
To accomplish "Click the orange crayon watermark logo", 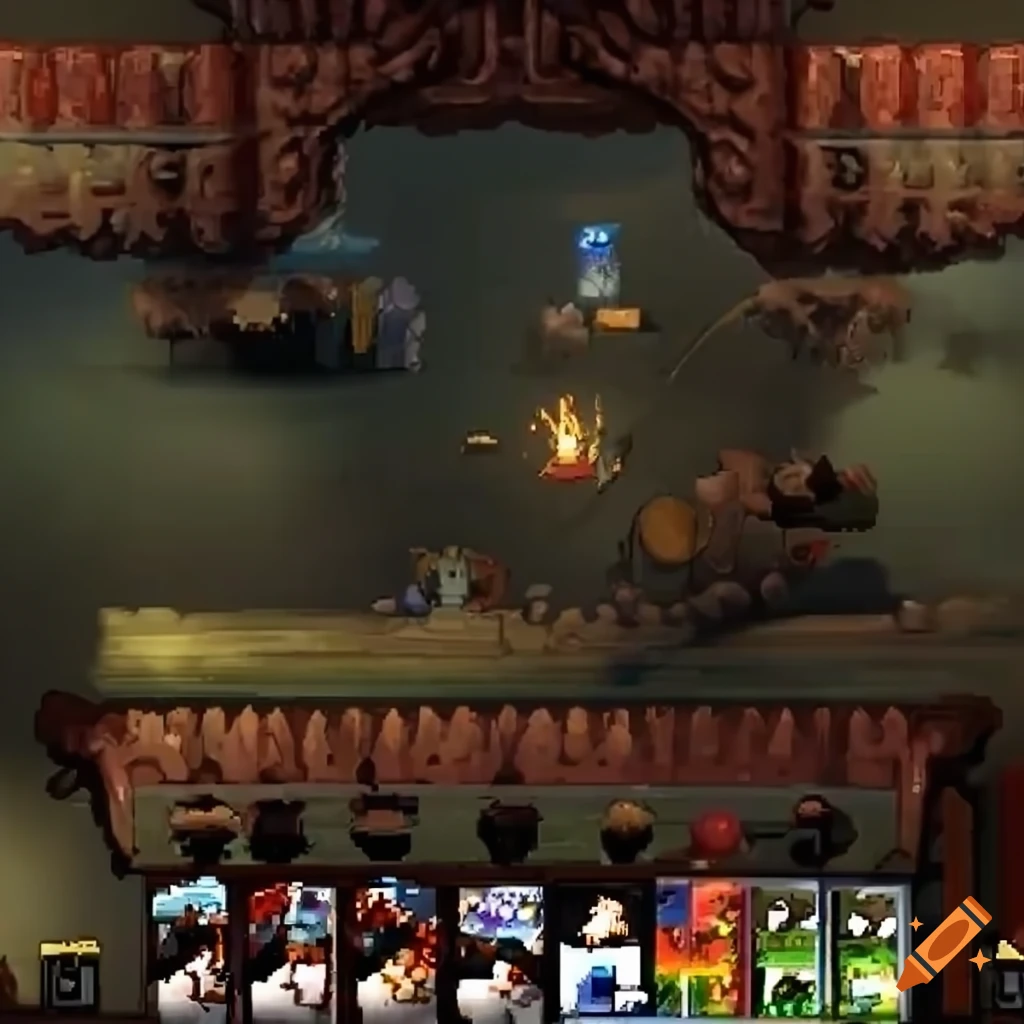I will (x=944, y=943).
